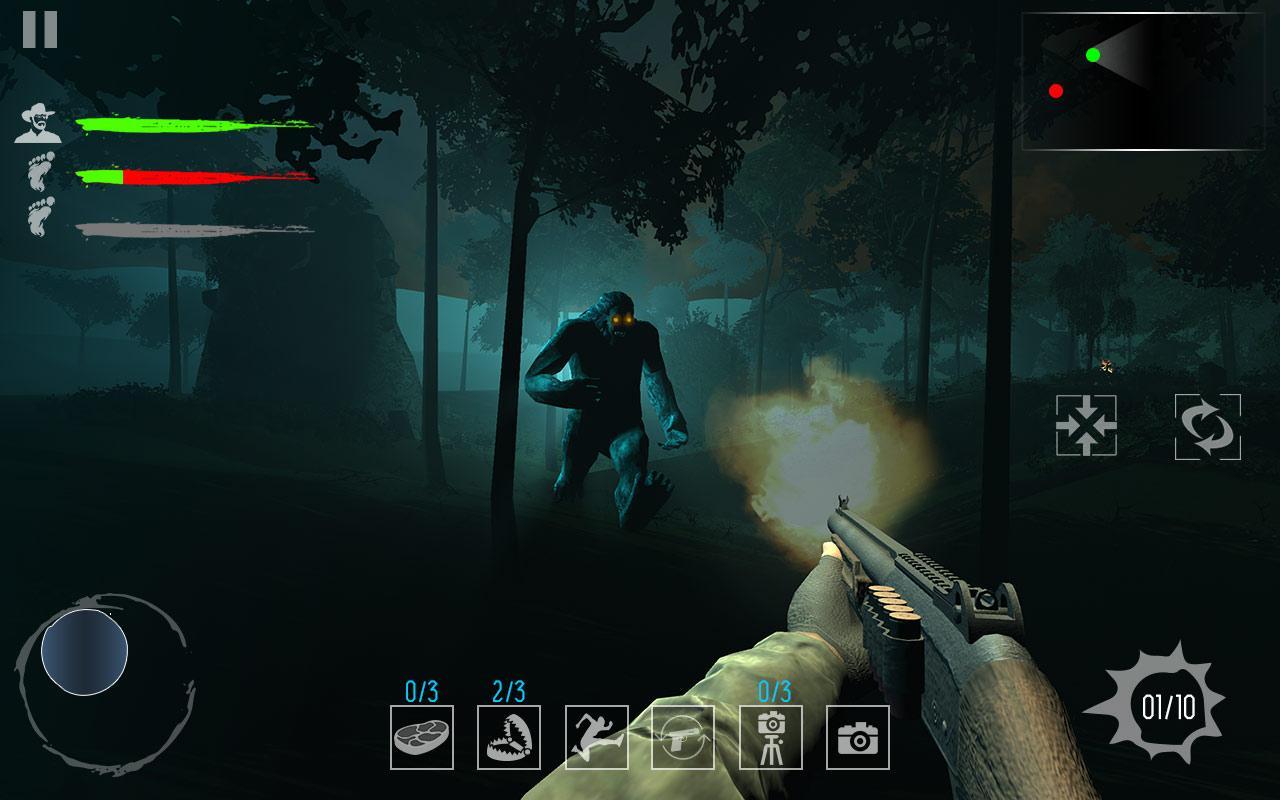Viewport: 1280px width, 800px height.
Task: Tap the aim crosshair button
Action: click(1086, 426)
